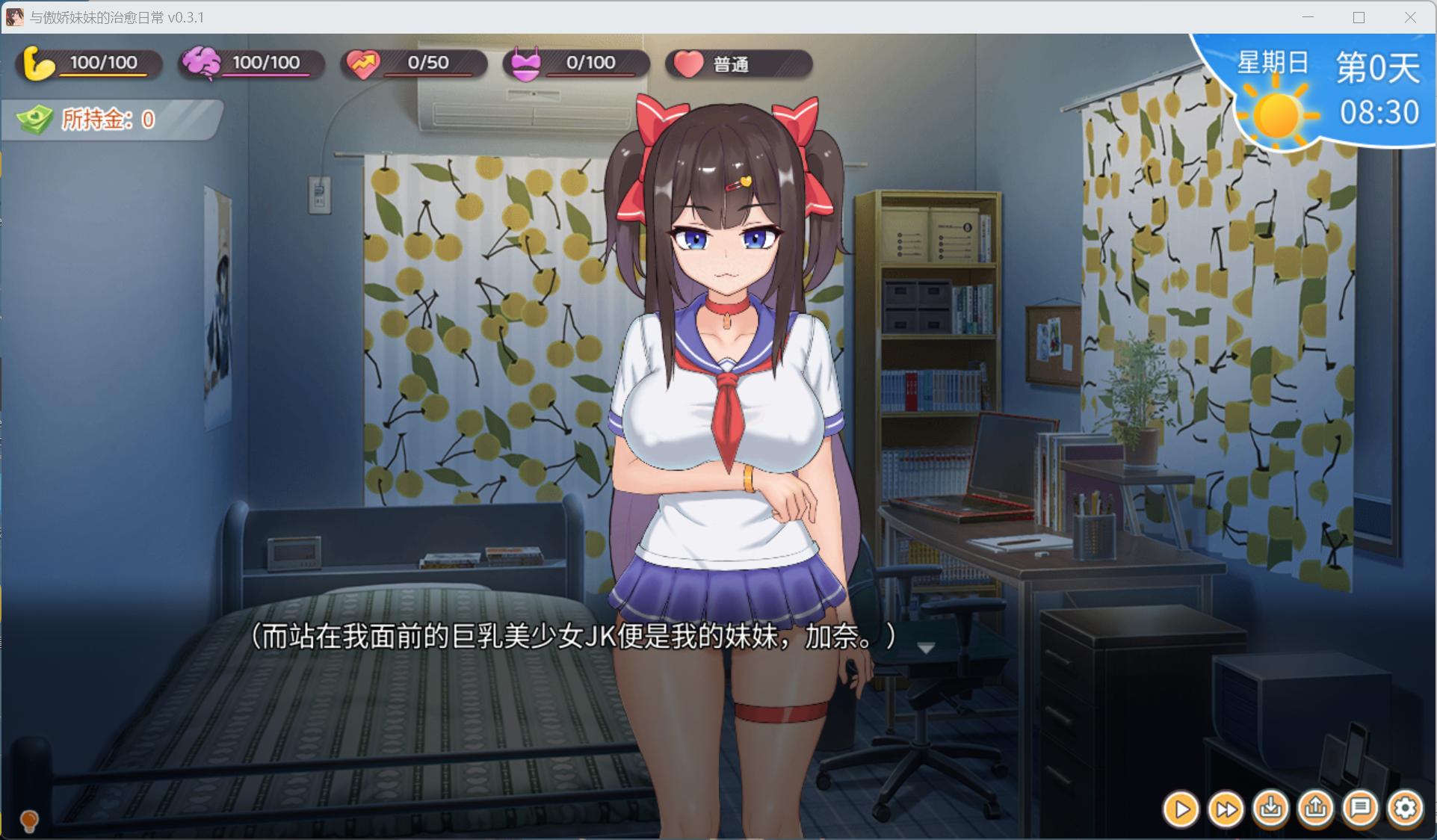Screen dimensions: 1437x840
Task: Click the muscle stamina stat icon
Action: [39, 64]
